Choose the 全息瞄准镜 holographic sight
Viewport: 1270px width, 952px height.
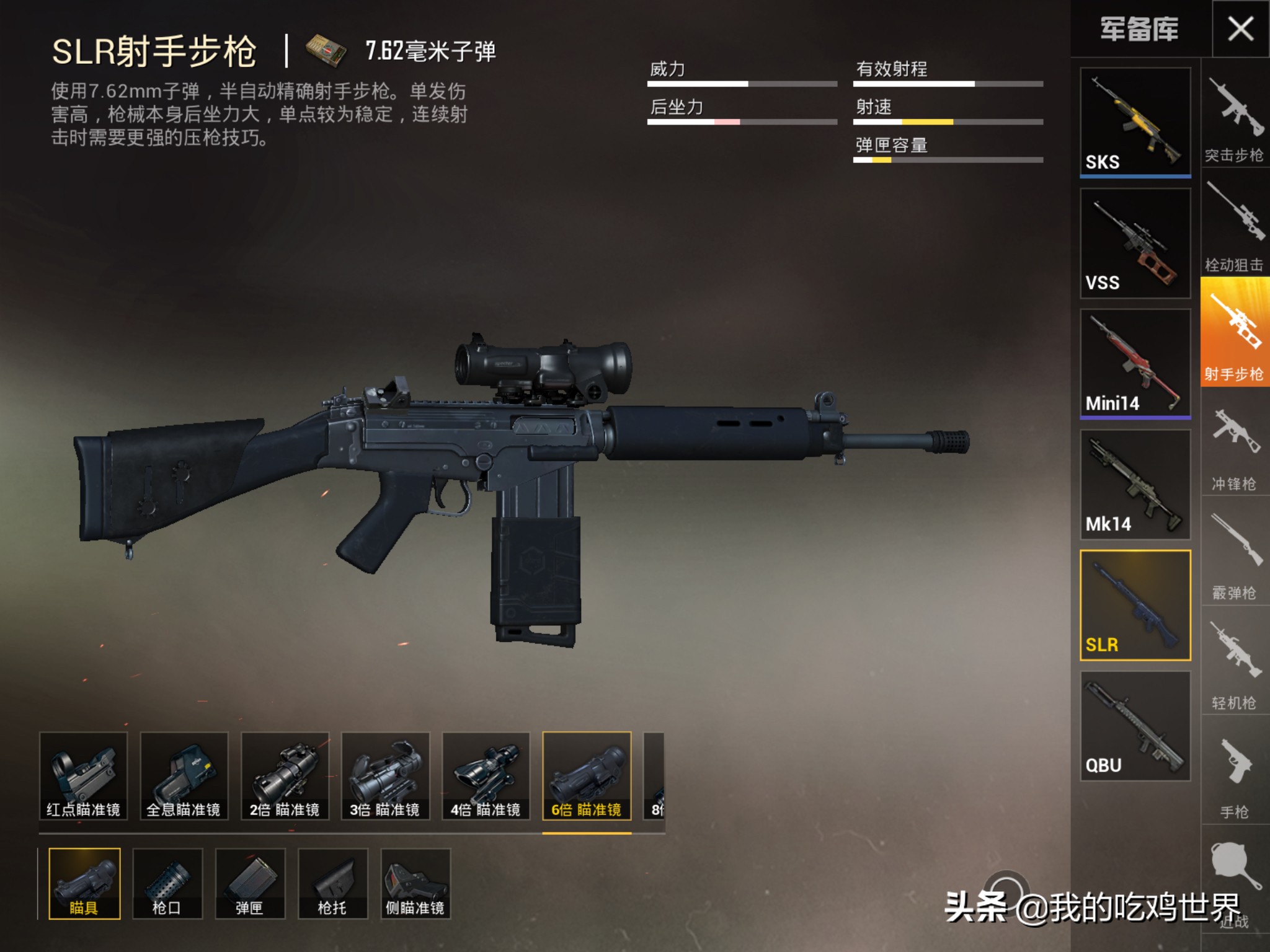pyautogui.click(x=184, y=776)
